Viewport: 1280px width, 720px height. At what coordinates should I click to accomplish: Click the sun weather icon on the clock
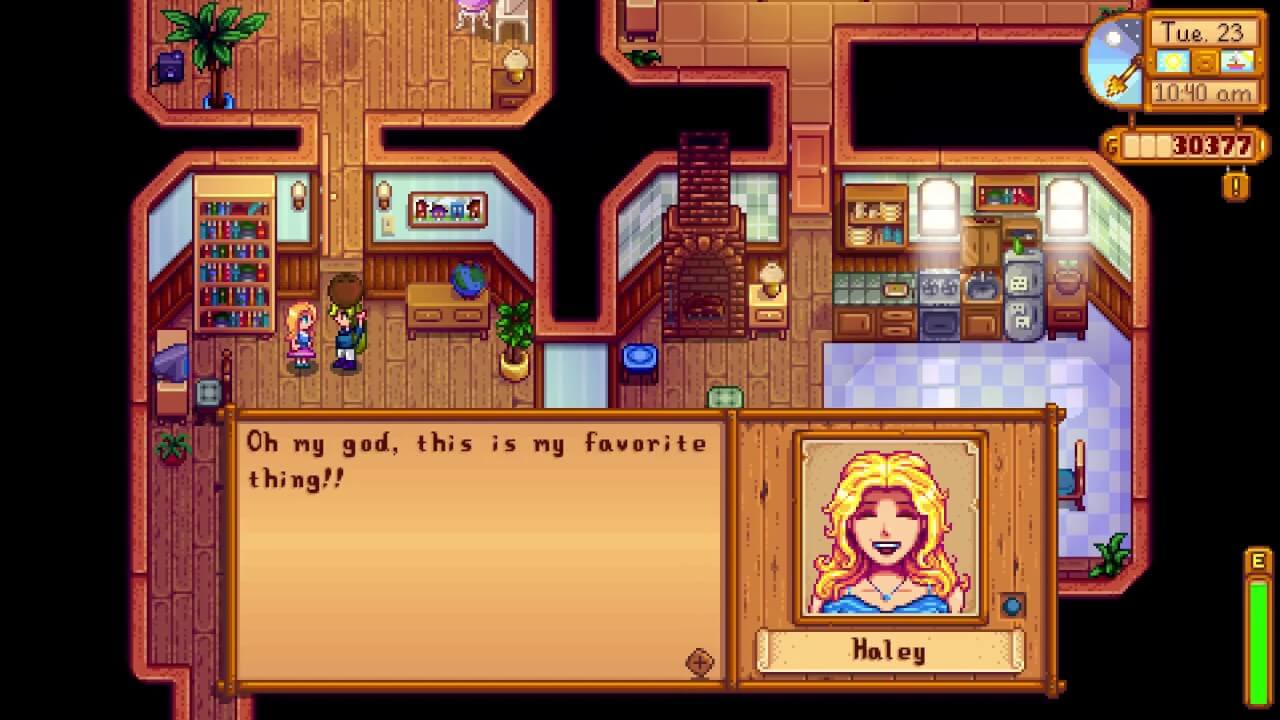click(x=1172, y=60)
